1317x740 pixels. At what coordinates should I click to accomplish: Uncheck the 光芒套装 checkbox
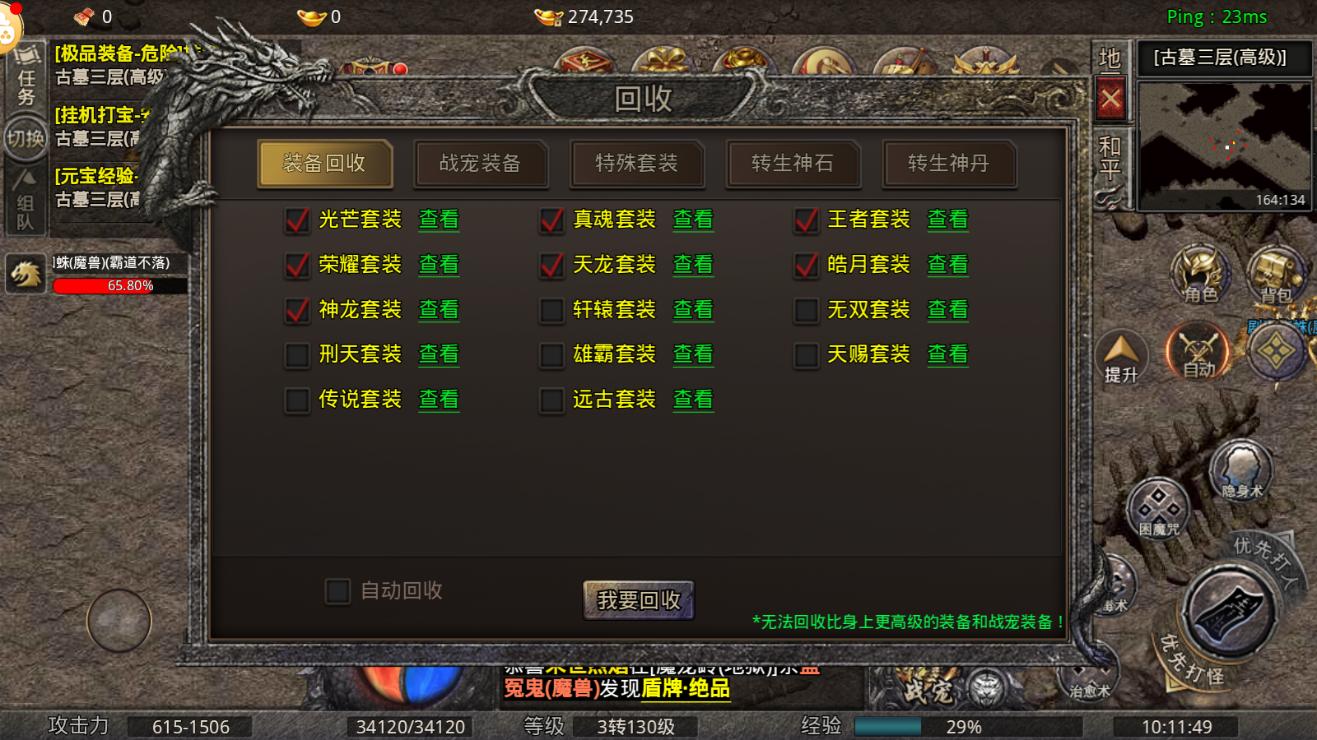point(296,220)
